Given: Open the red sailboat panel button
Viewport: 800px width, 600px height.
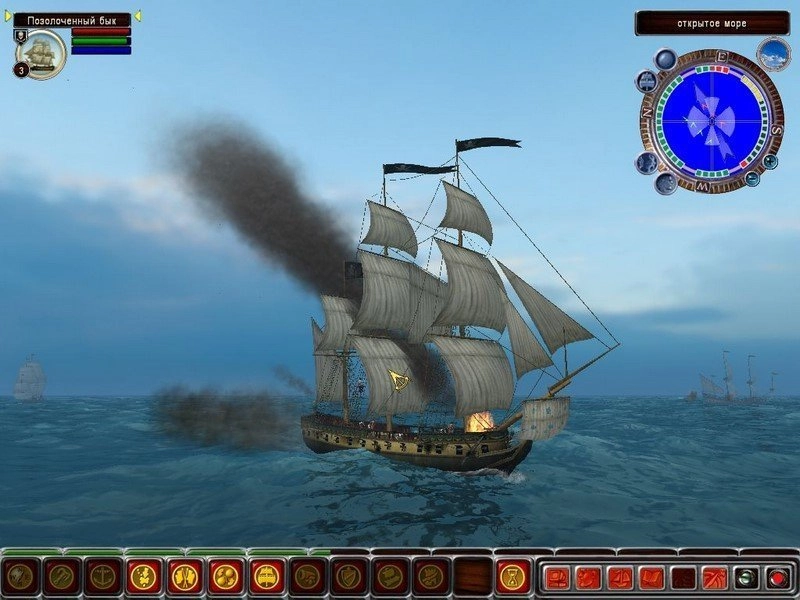Looking at the screenshot, I should pyautogui.click(x=620, y=577).
